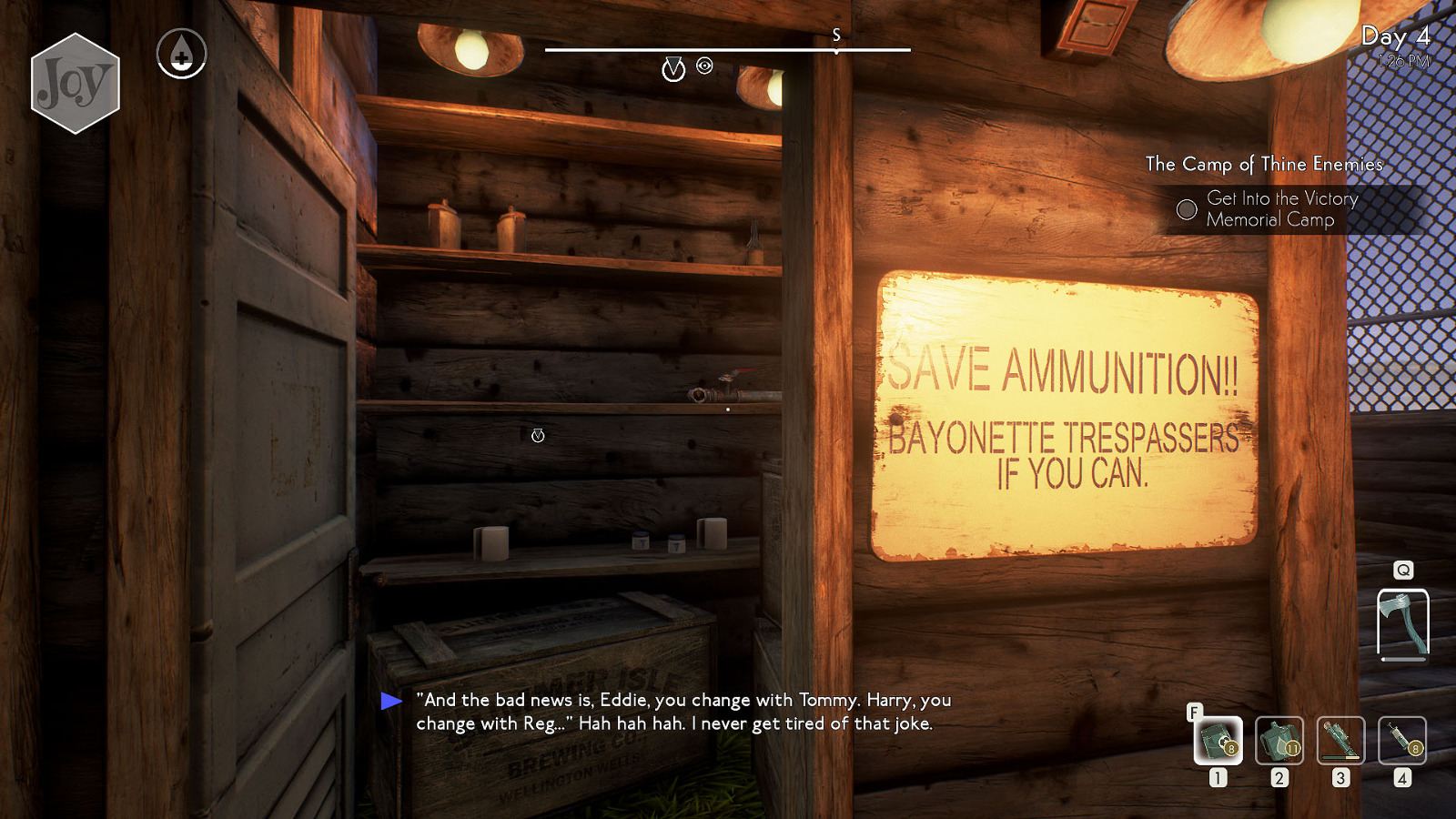Select the syringe in quick slot 4
The width and height of the screenshot is (1456, 819).
pos(1402,740)
